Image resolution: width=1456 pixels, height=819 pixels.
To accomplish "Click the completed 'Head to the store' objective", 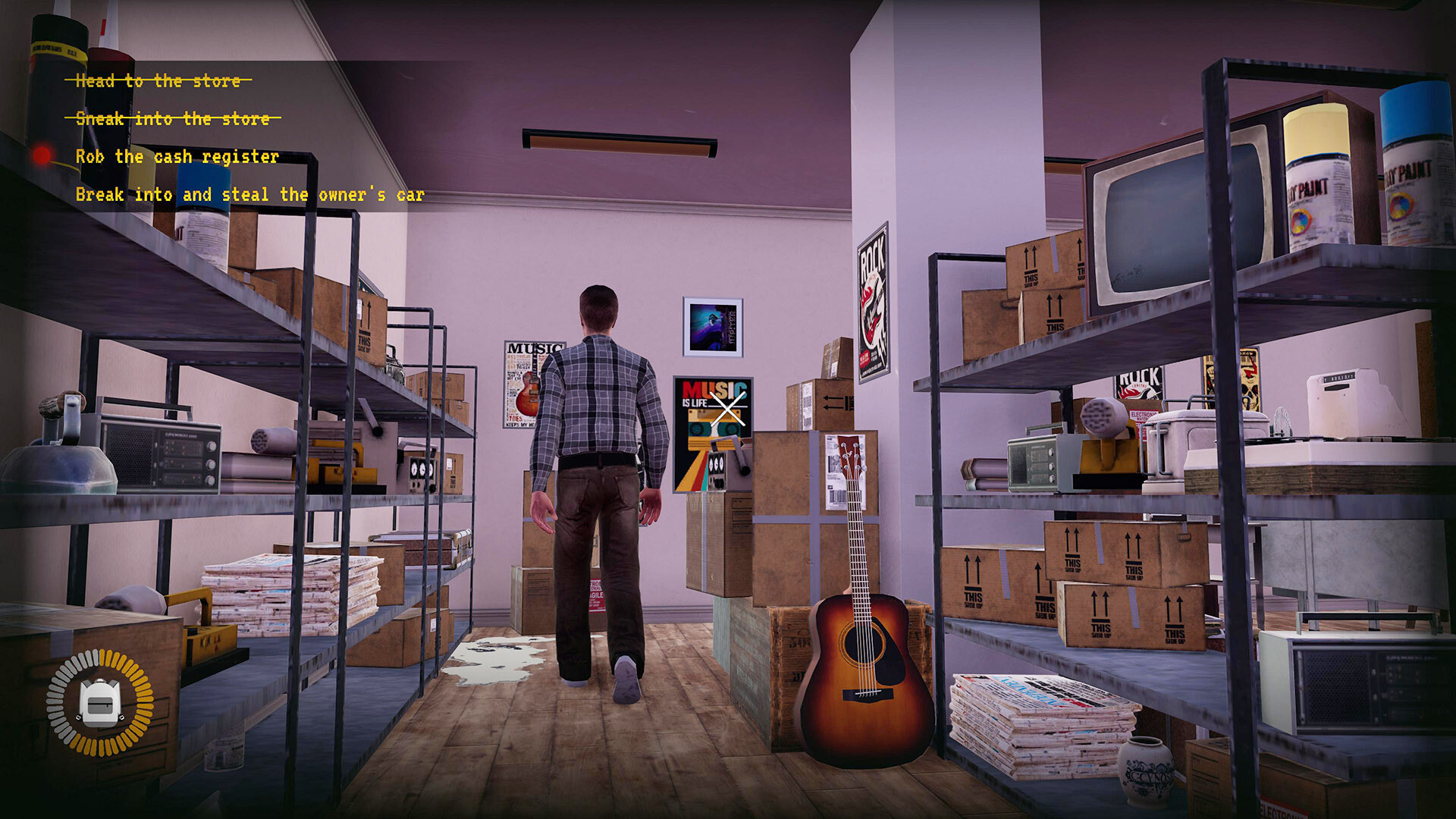I will click(158, 80).
